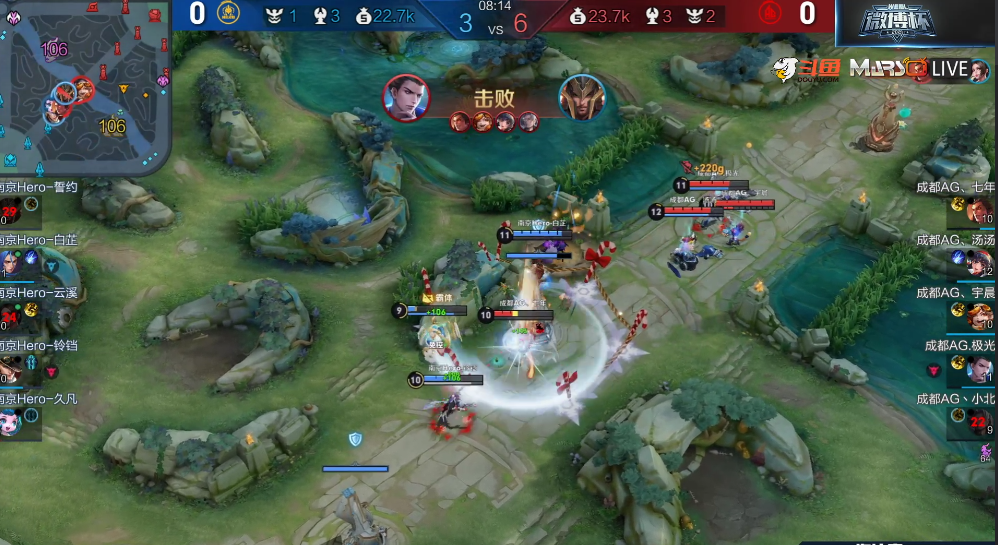The height and width of the screenshot is (545, 998).
Task: Click the battlefield minimap
Action: click(84, 86)
